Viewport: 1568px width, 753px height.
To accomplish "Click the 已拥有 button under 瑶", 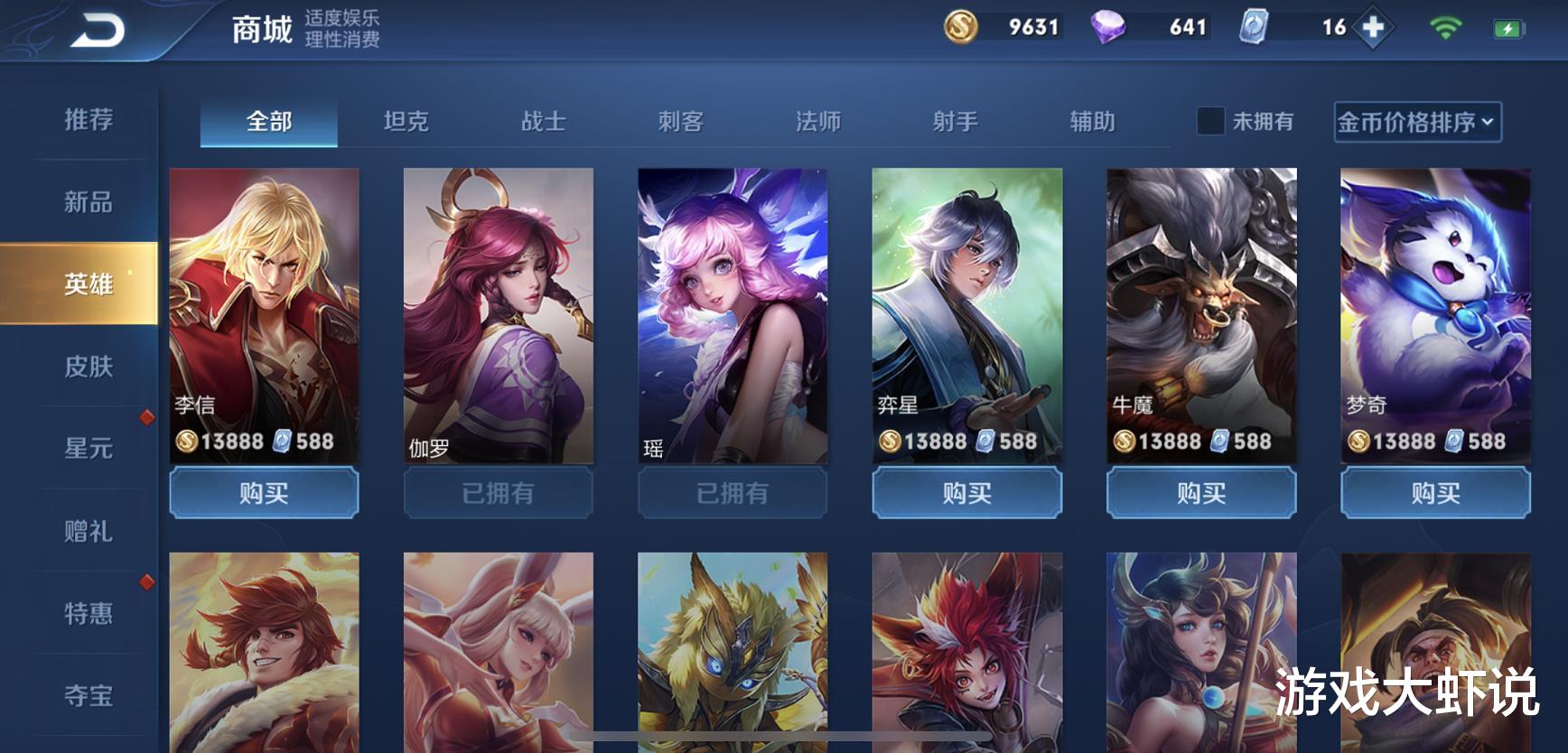I will [732, 494].
